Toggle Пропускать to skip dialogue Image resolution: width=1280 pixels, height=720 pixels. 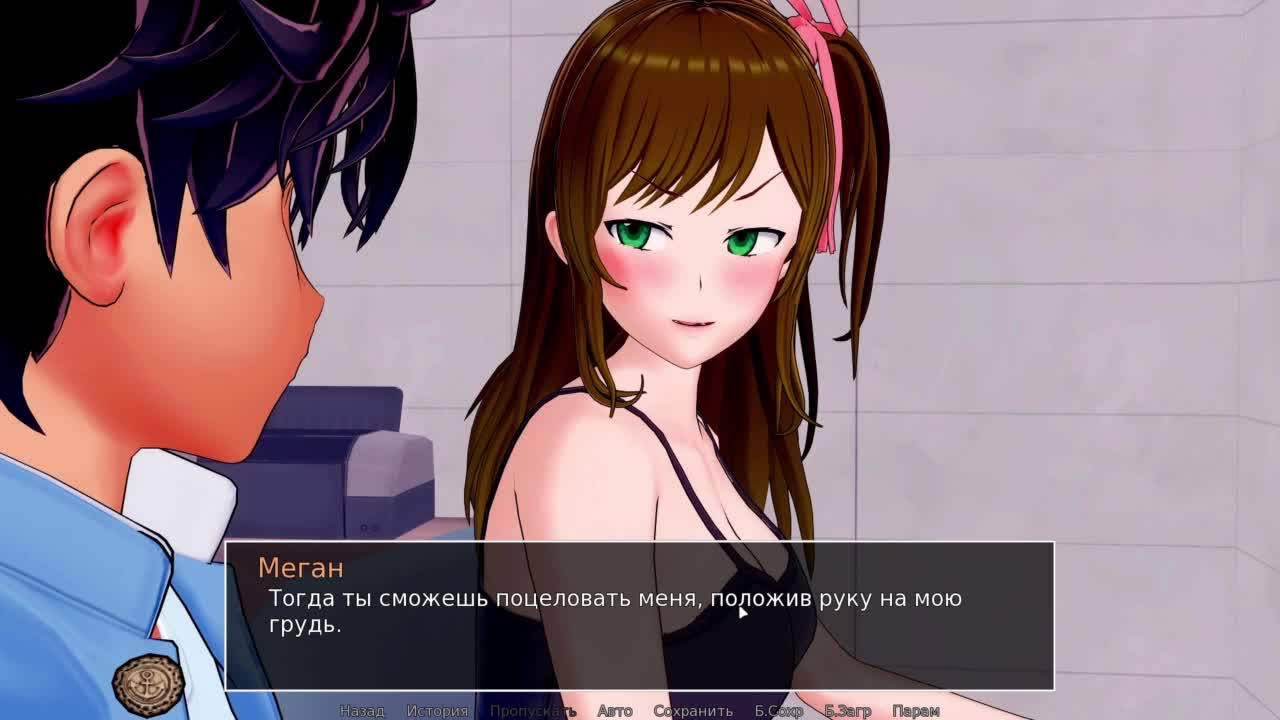point(533,711)
